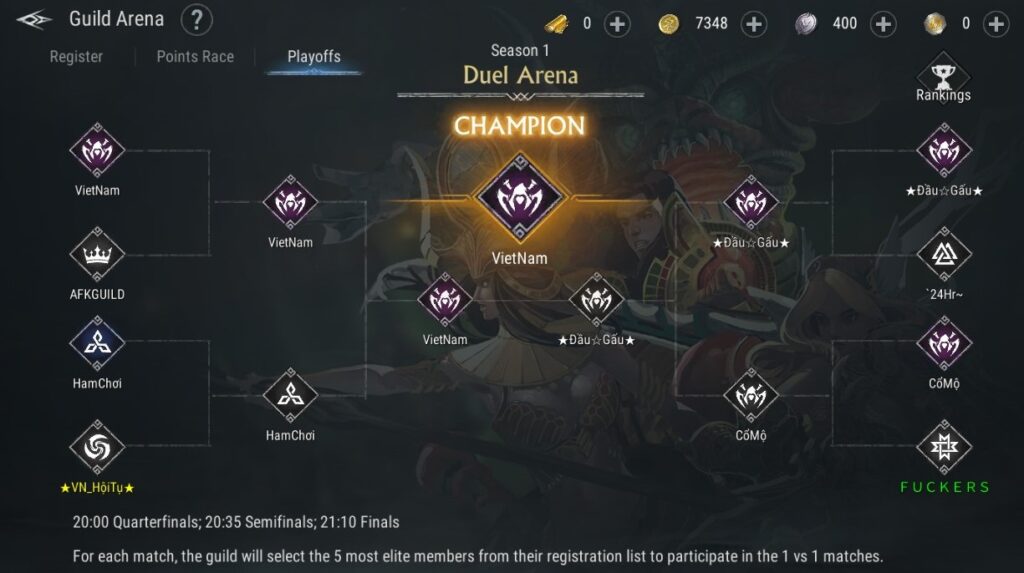Viewport: 1024px width, 573px height.
Task: View the champion VietNam guild emblem
Action: 519,197
